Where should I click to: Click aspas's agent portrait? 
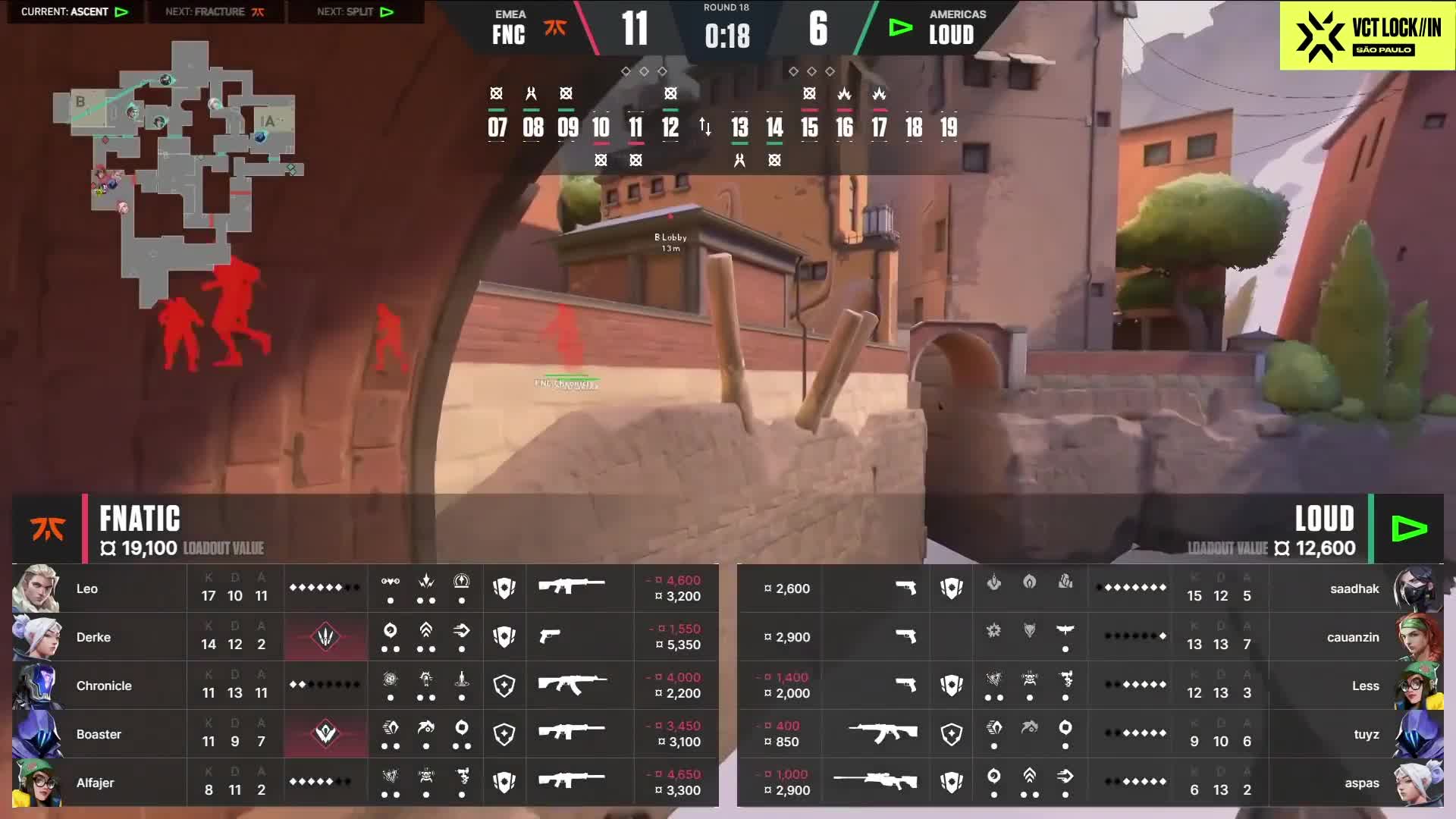point(1417,783)
